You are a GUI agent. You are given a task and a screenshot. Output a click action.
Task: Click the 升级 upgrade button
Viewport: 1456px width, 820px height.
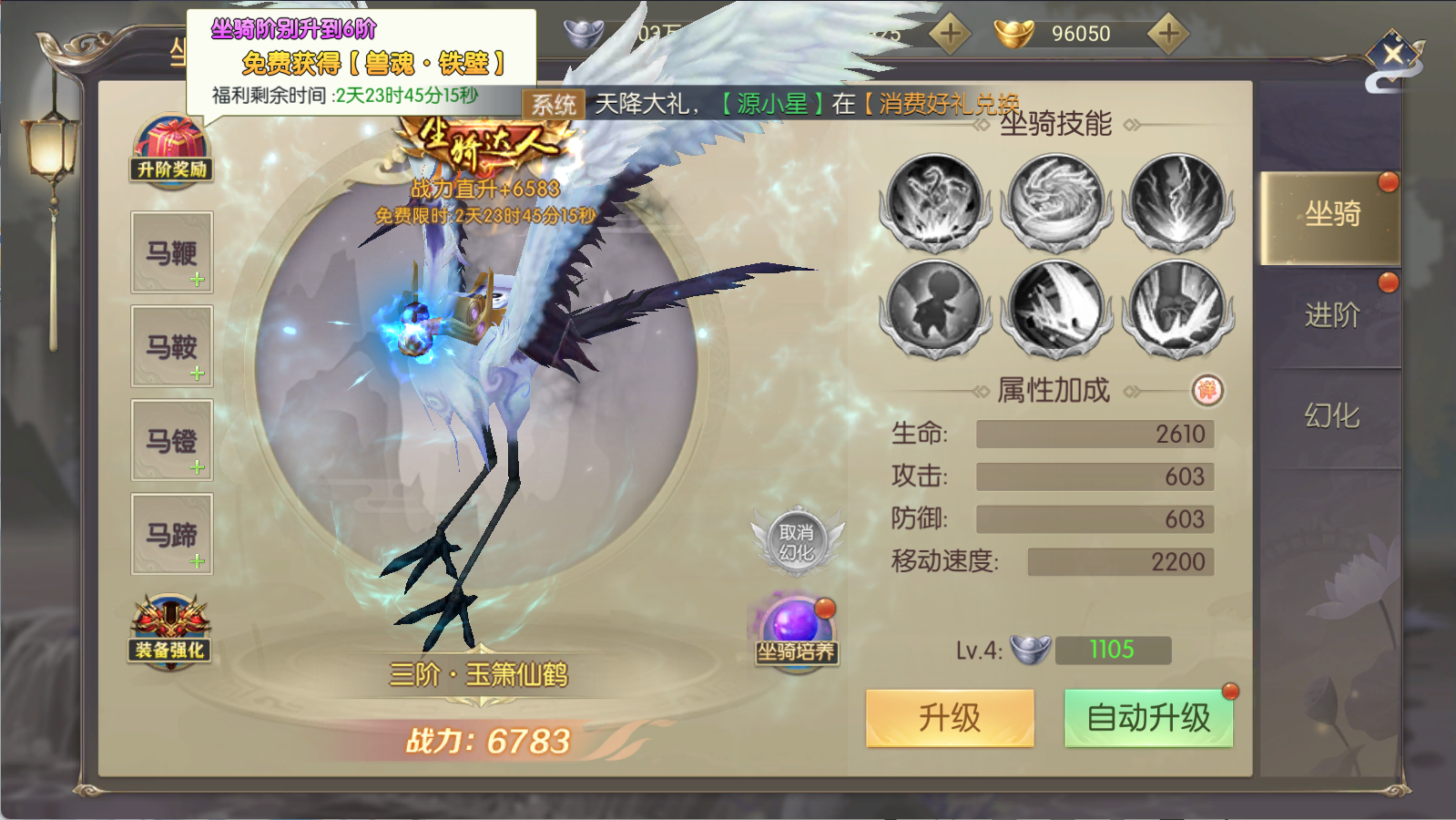(950, 717)
